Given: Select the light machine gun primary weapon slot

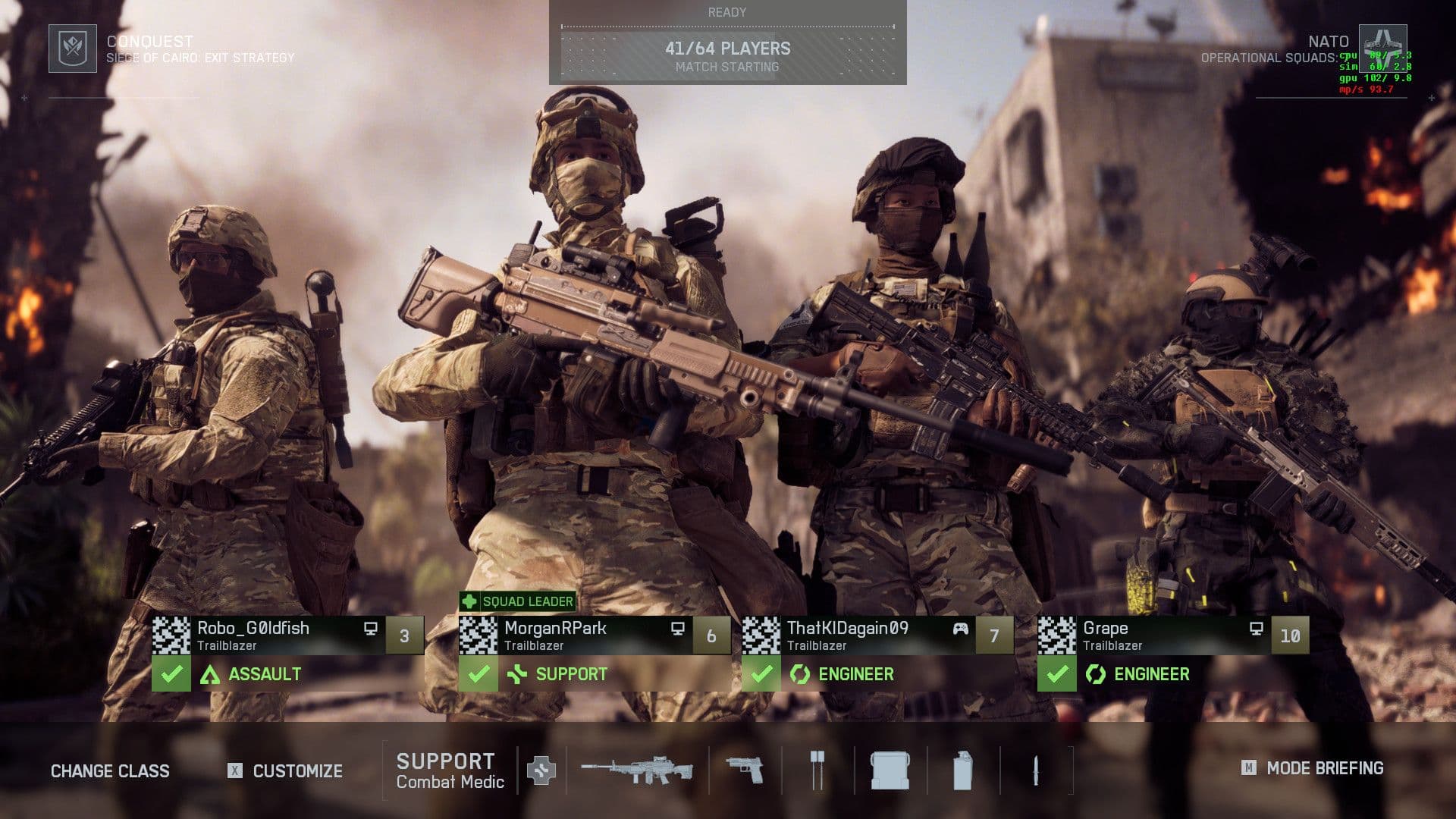Looking at the screenshot, I should click(637, 770).
